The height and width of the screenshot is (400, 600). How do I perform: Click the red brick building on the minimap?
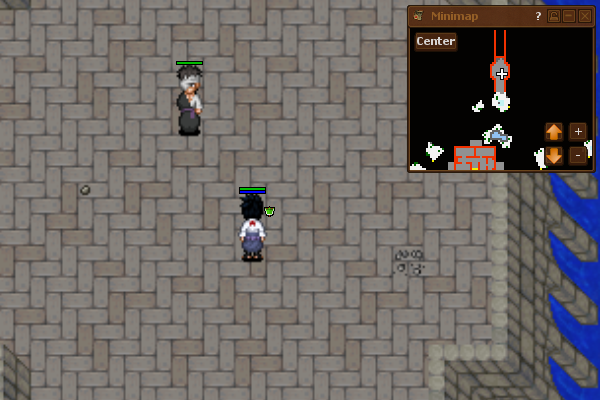click(x=474, y=158)
